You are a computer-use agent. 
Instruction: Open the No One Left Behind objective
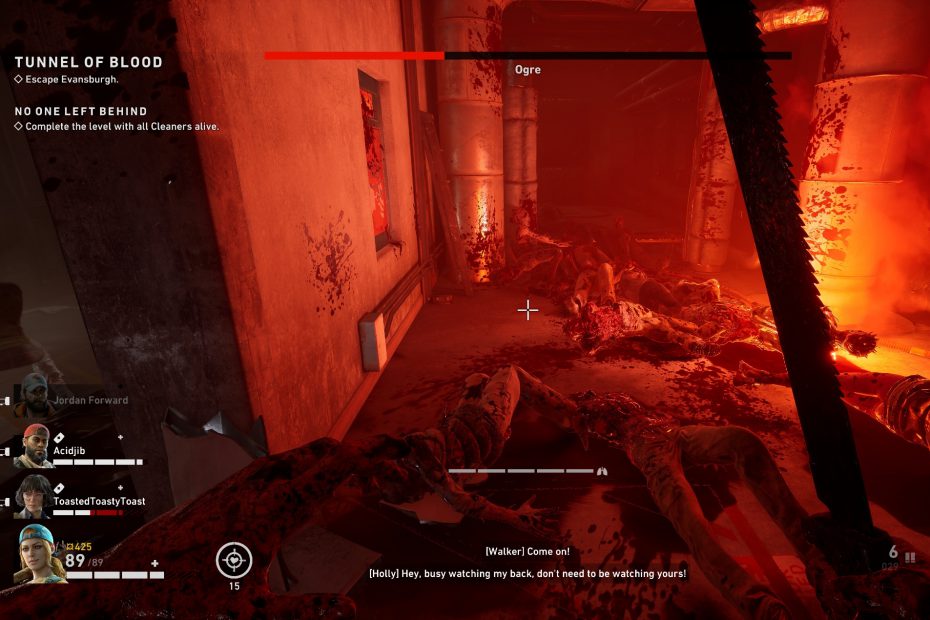pyautogui.click(x=81, y=111)
